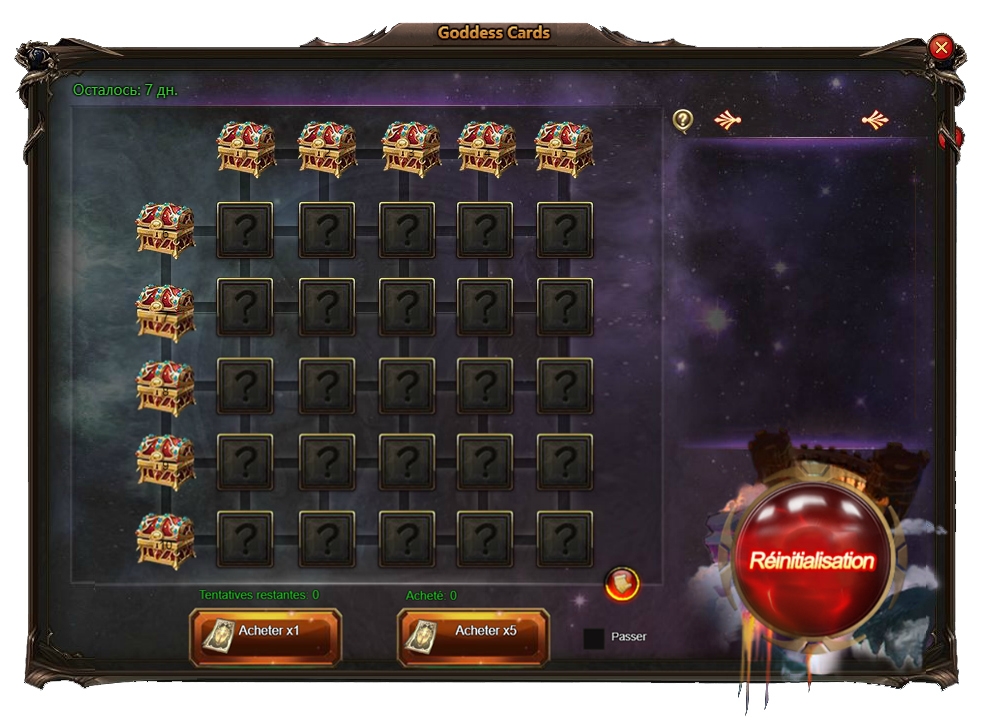990x717 pixels.
Task: Close the Goddess Cards window
Action: [940, 47]
